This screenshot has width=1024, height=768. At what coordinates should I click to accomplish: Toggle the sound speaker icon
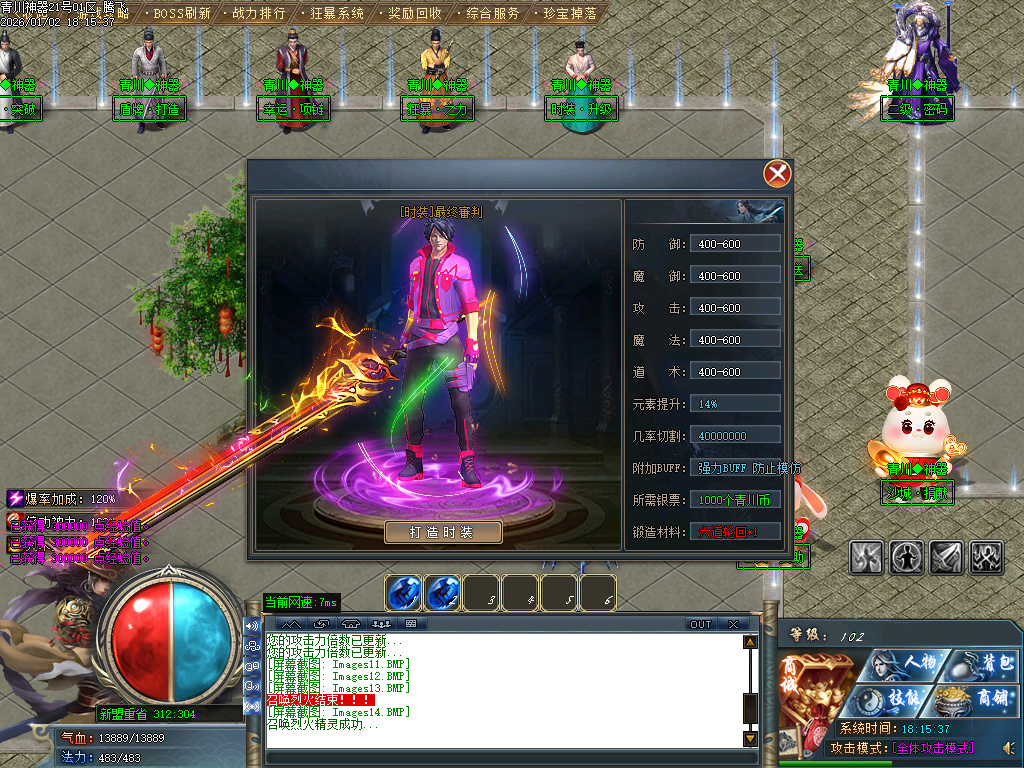point(1008,748)
